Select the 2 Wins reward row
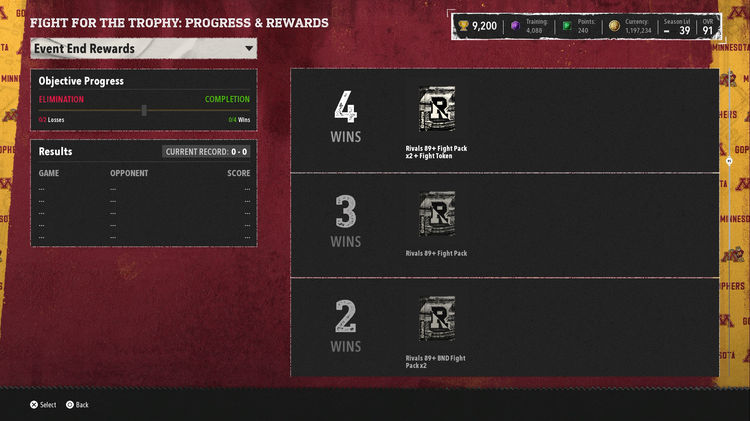750x421 pixels. click(x=504, y=328)
